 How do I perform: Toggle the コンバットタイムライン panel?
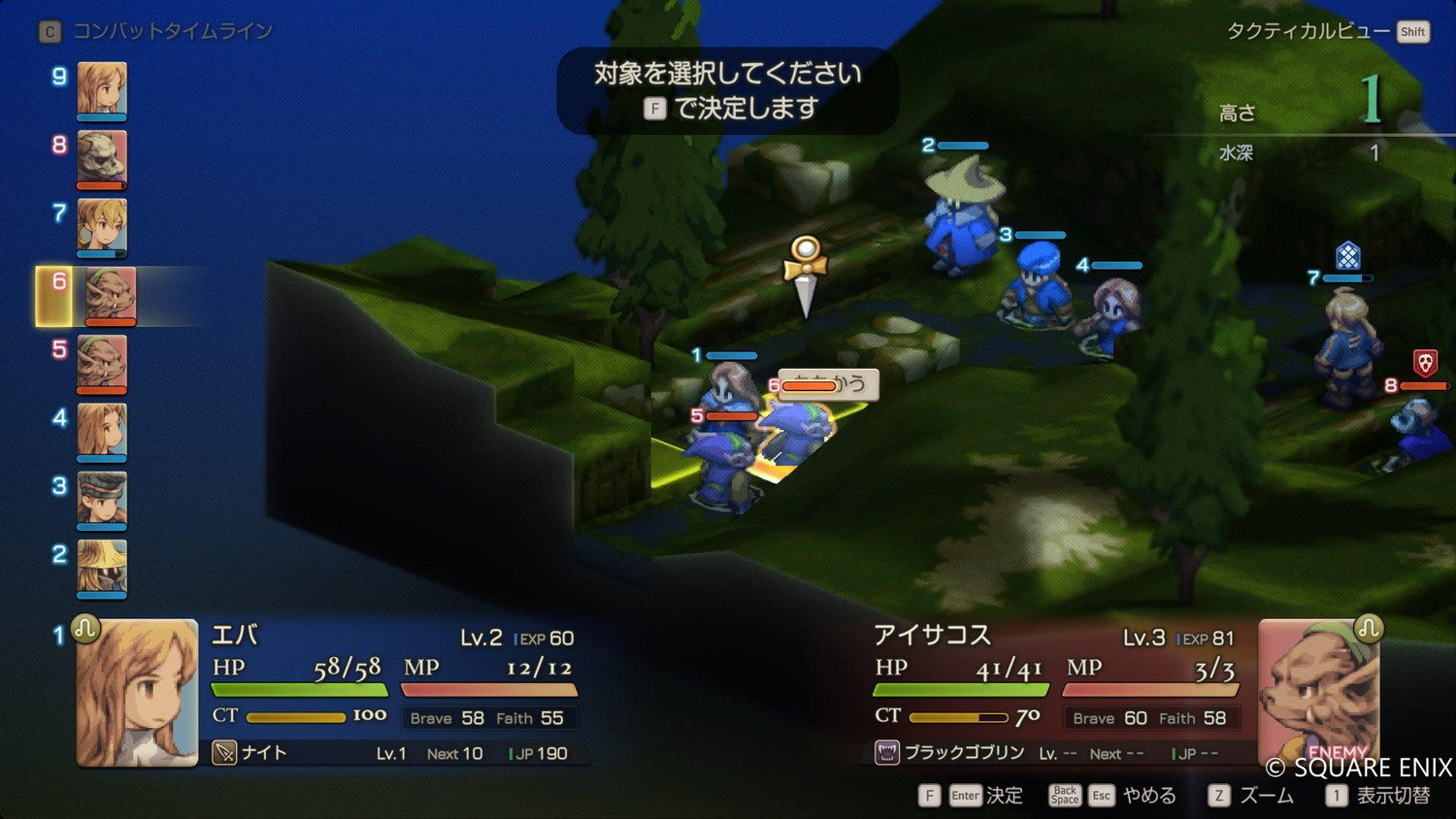coord(156,32)
